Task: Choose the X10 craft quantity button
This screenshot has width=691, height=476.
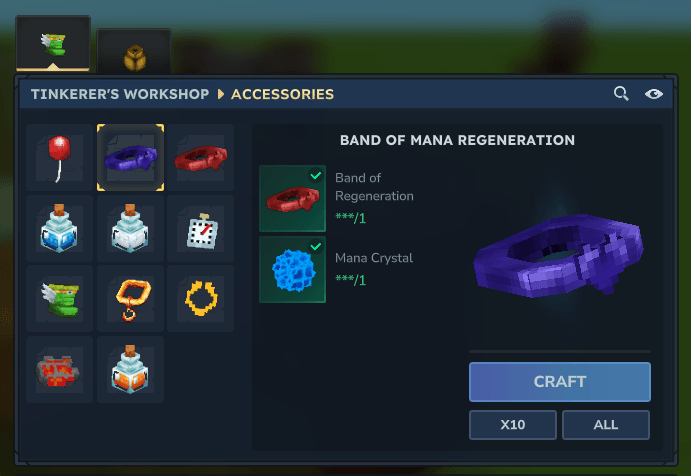Action: (x=512, y=424)
